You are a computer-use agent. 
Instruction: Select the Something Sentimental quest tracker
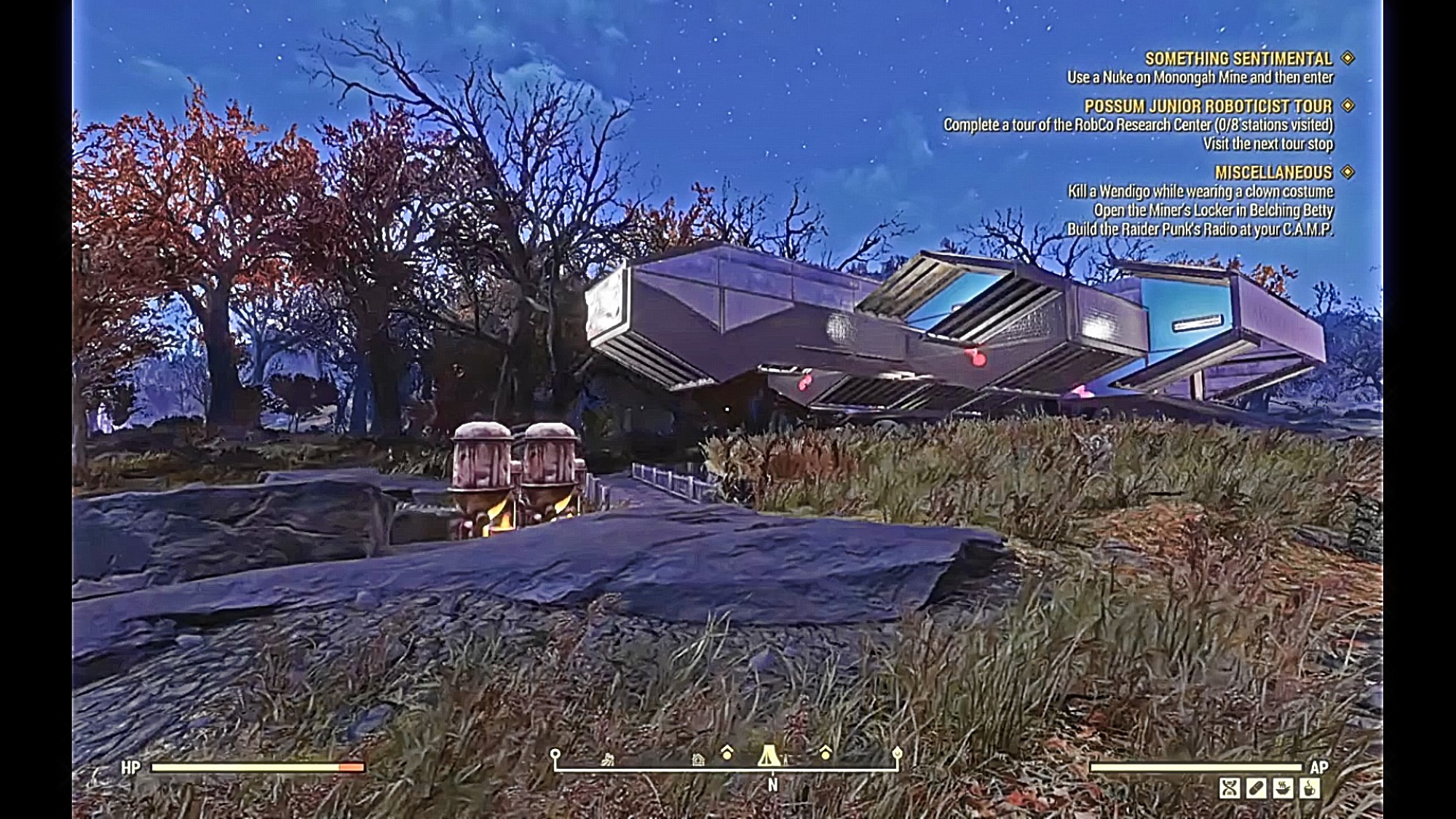(1238, 58)
